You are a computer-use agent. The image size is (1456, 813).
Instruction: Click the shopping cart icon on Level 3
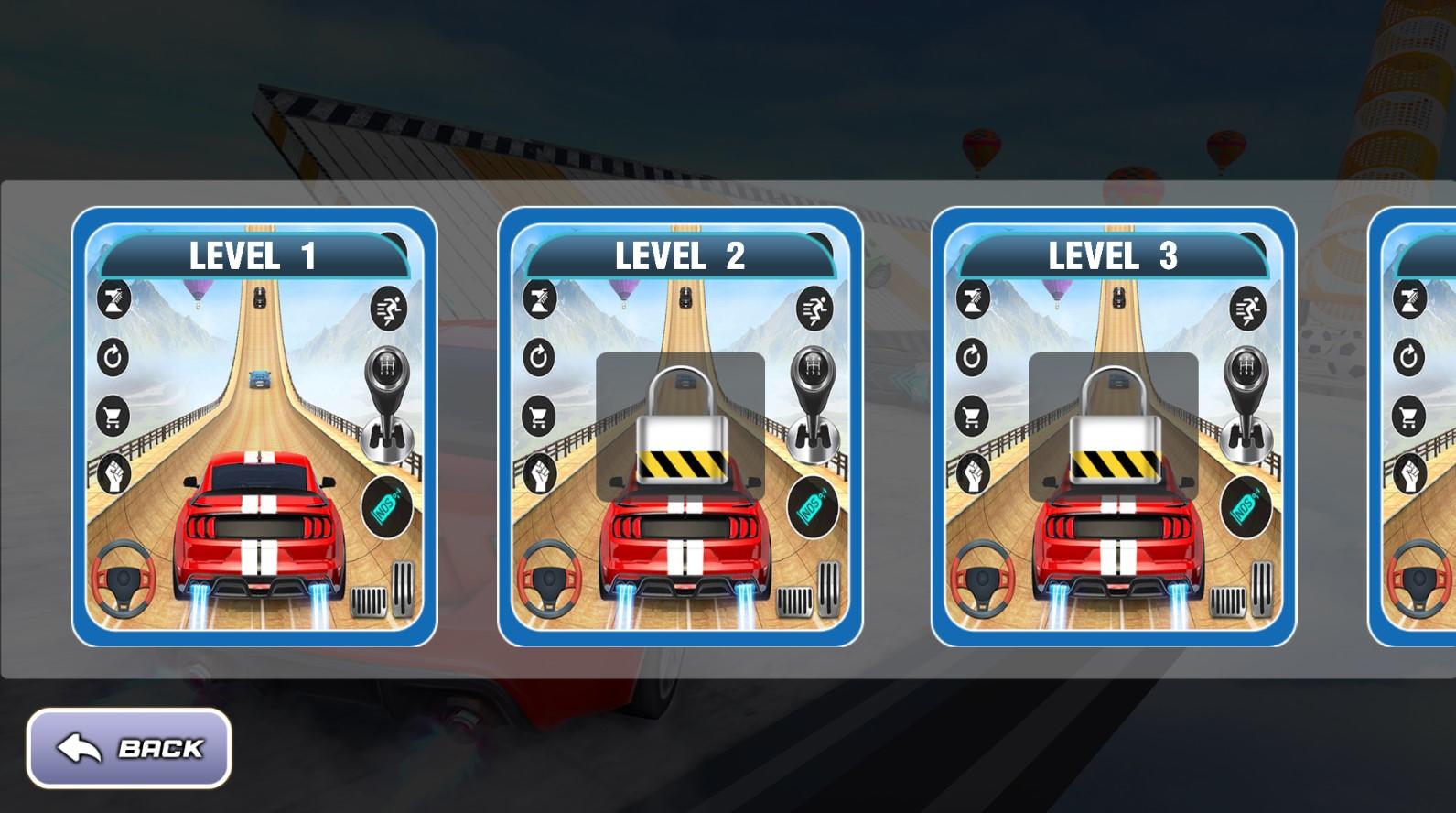click(x=973, y=412)
